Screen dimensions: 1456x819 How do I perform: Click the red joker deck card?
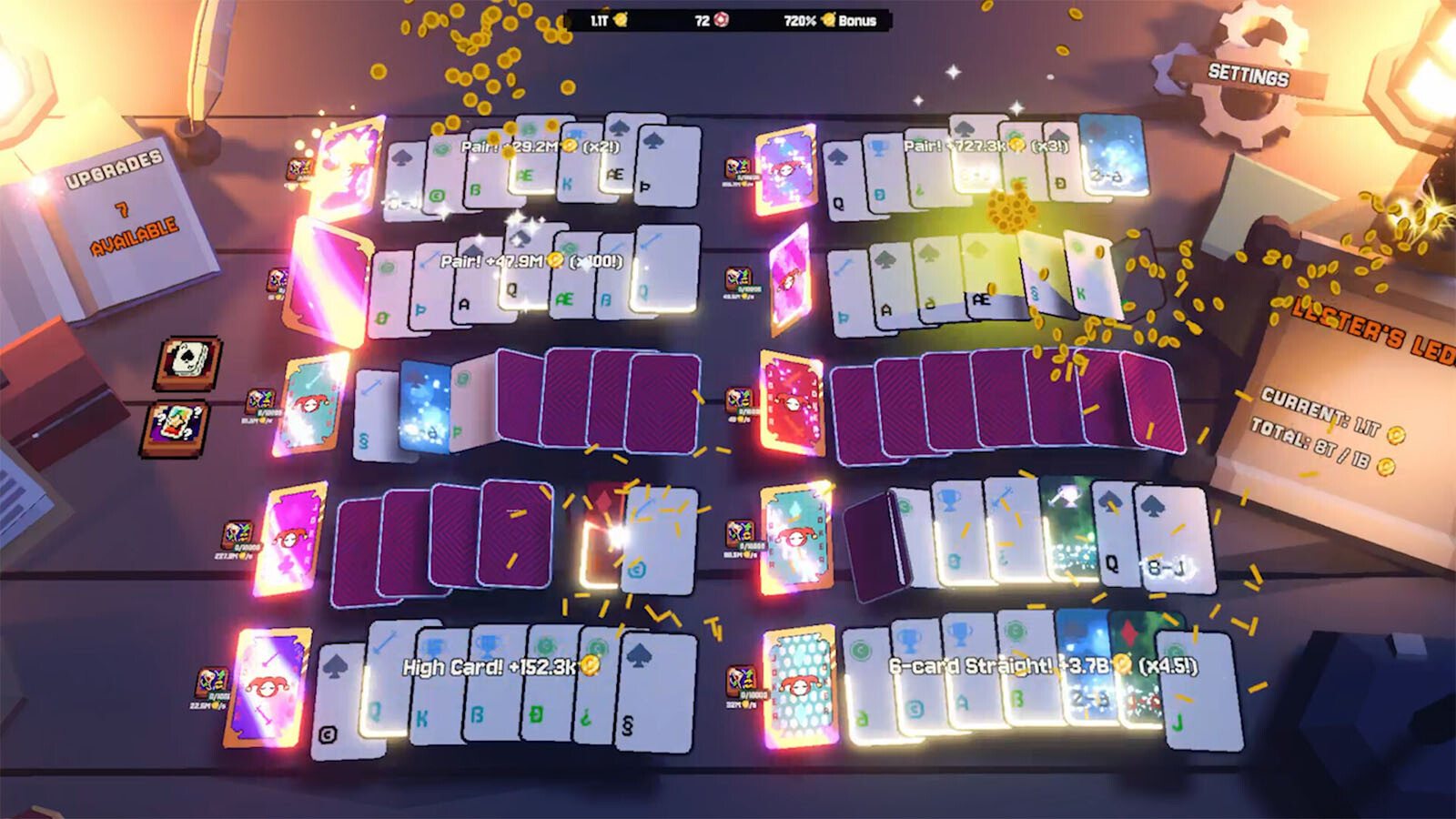pyautogui.click(x=792, y=400)
